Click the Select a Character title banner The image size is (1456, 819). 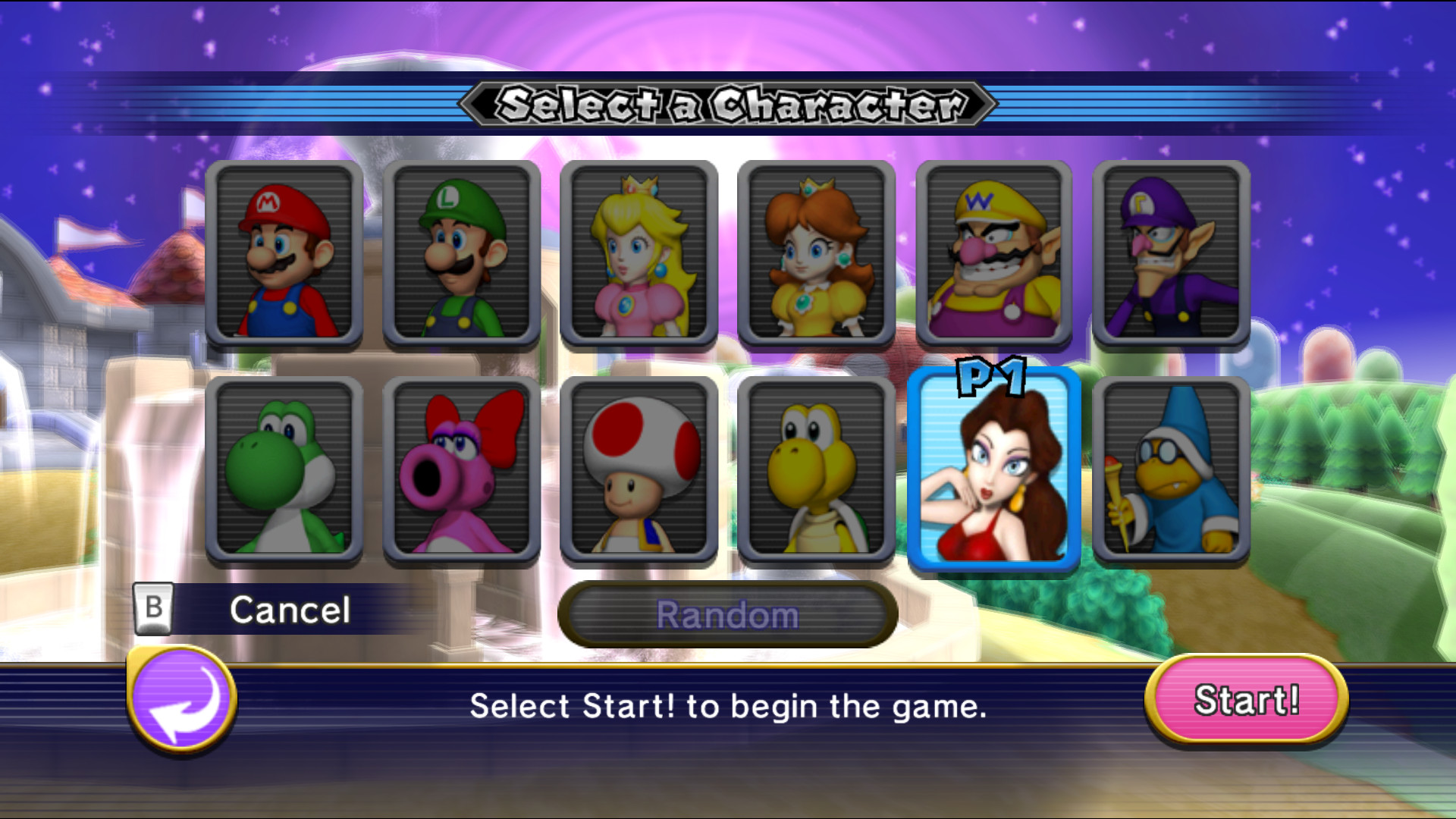coord(728,106)
